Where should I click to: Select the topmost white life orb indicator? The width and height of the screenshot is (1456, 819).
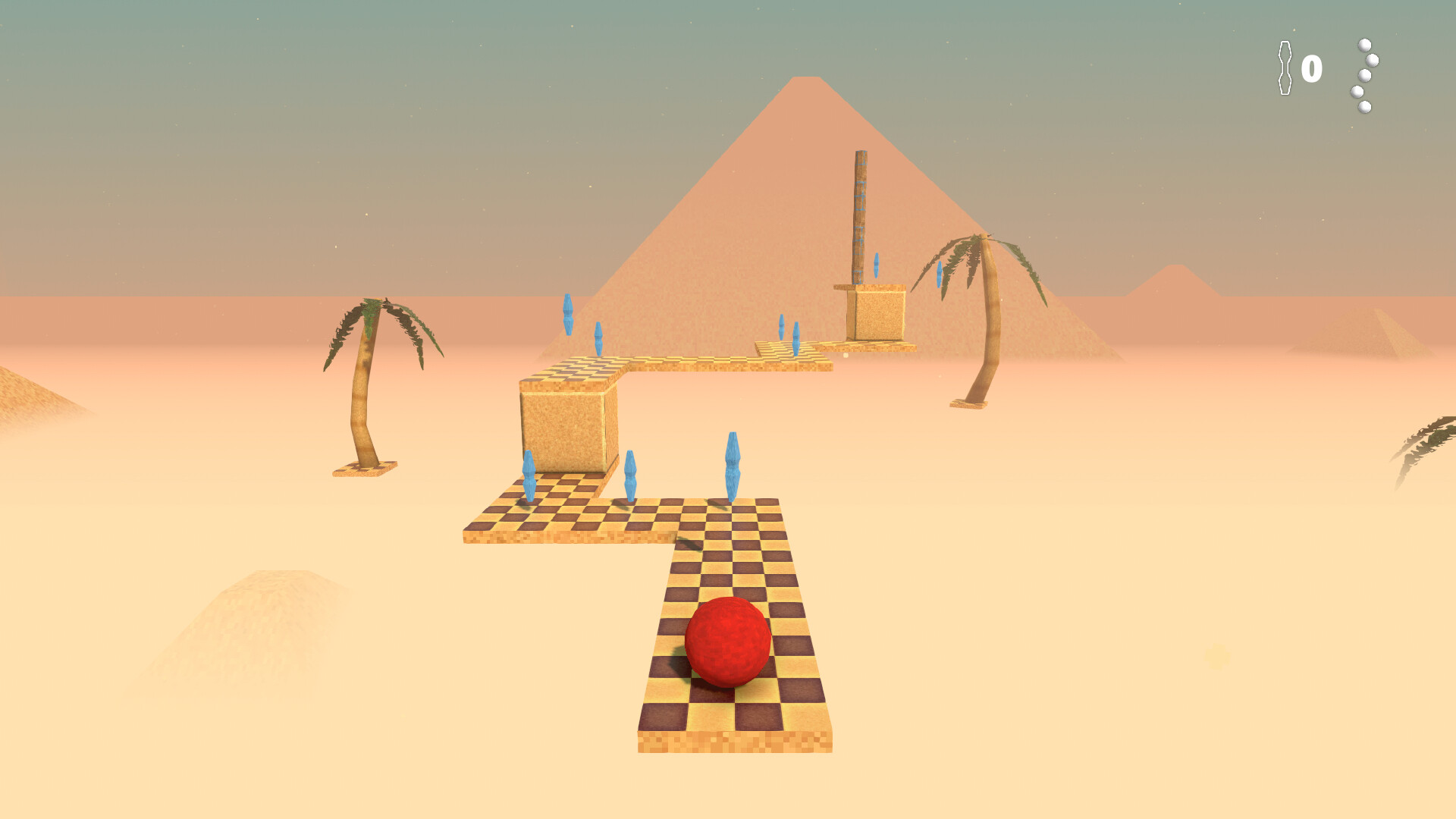[x=1364, y=45]
